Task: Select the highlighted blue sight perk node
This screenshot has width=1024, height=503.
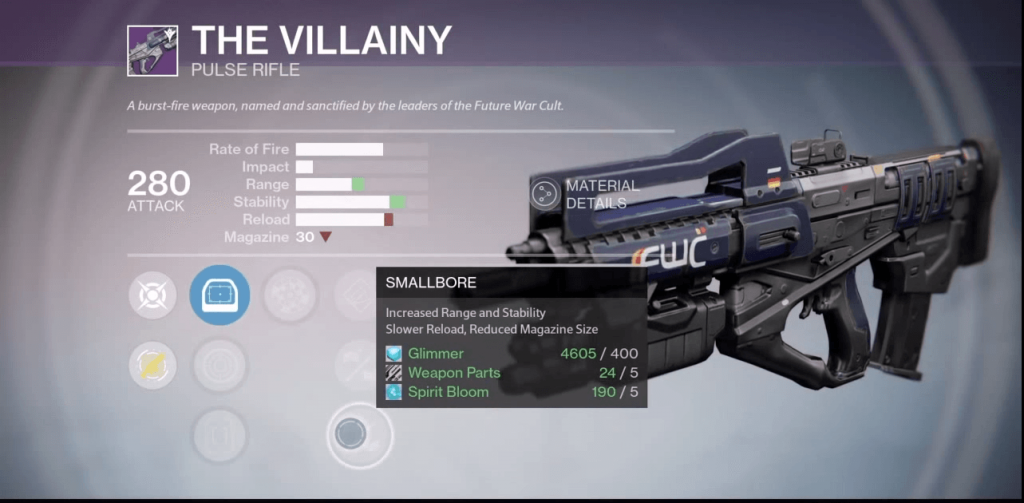Action: point(219,295)
